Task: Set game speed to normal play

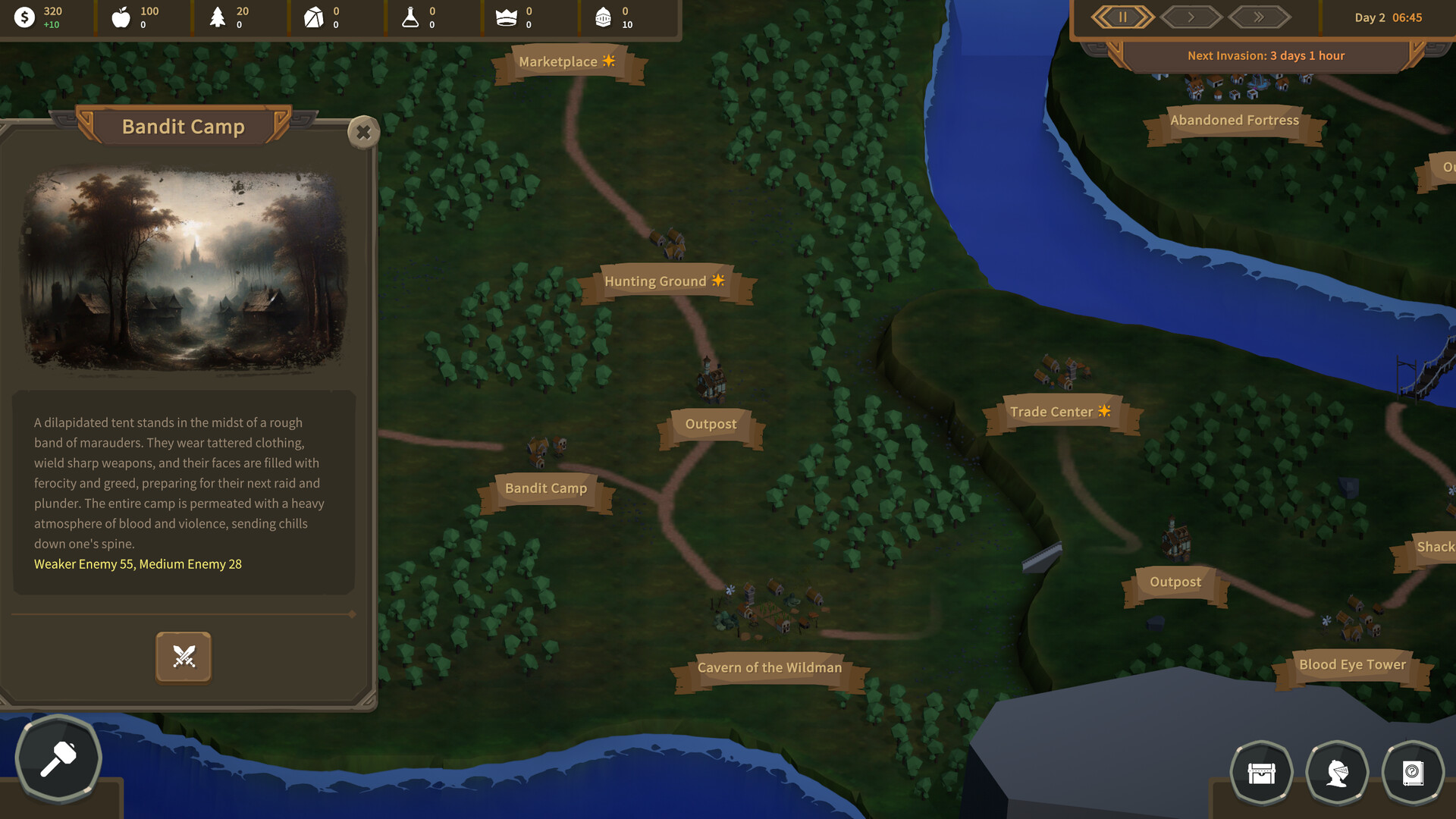Action: tap(1191, 17)
